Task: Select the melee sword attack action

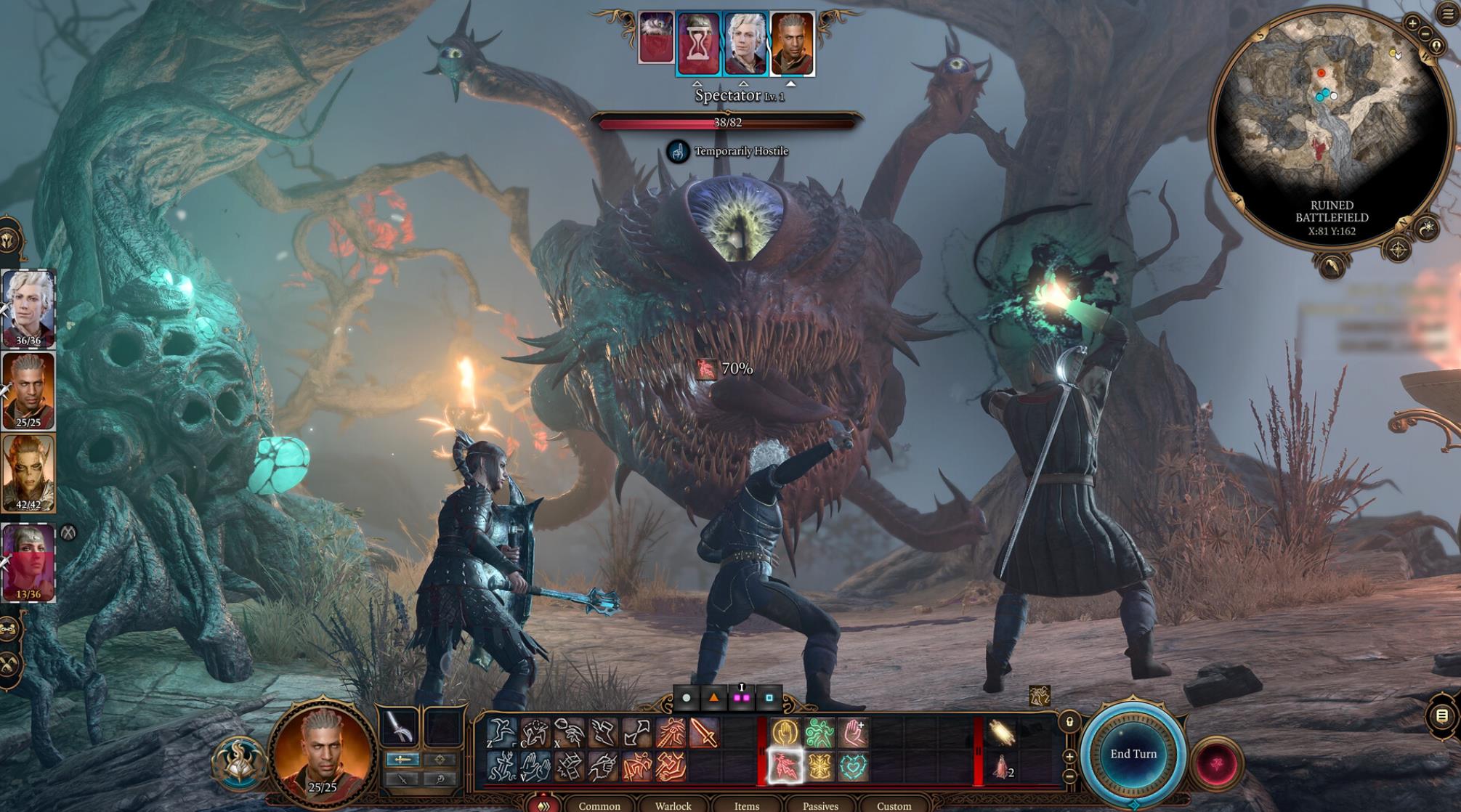Action: pos(703,733)
